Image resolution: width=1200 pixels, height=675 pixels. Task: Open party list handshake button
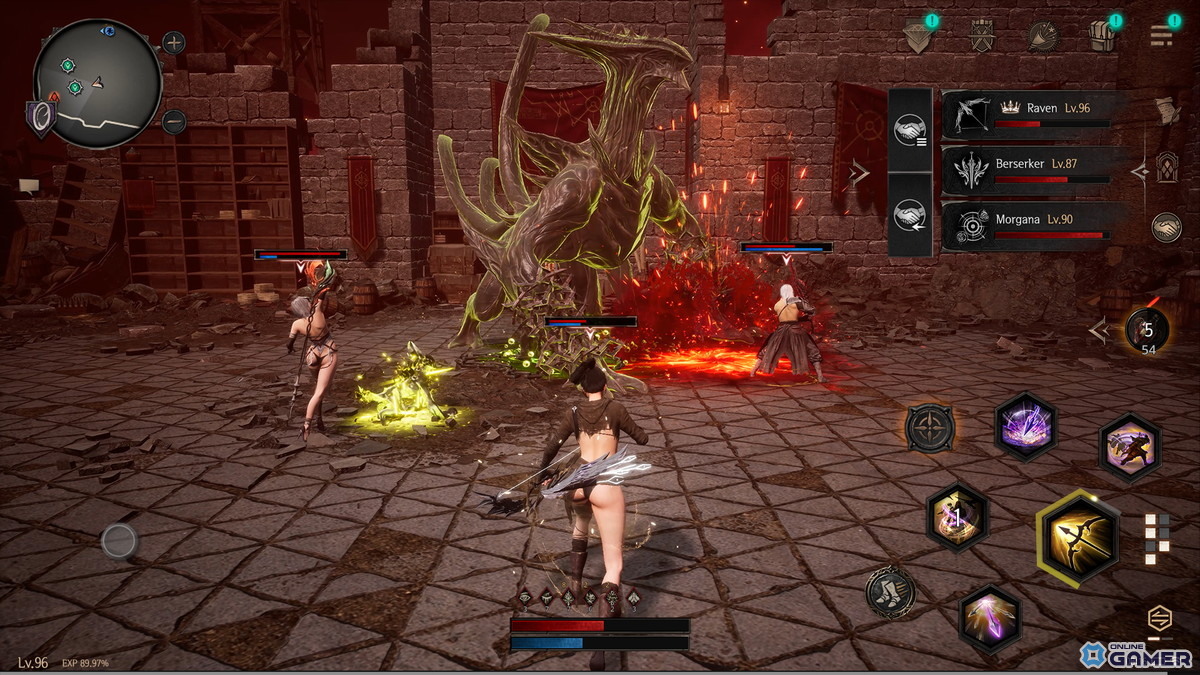[909, 131]
